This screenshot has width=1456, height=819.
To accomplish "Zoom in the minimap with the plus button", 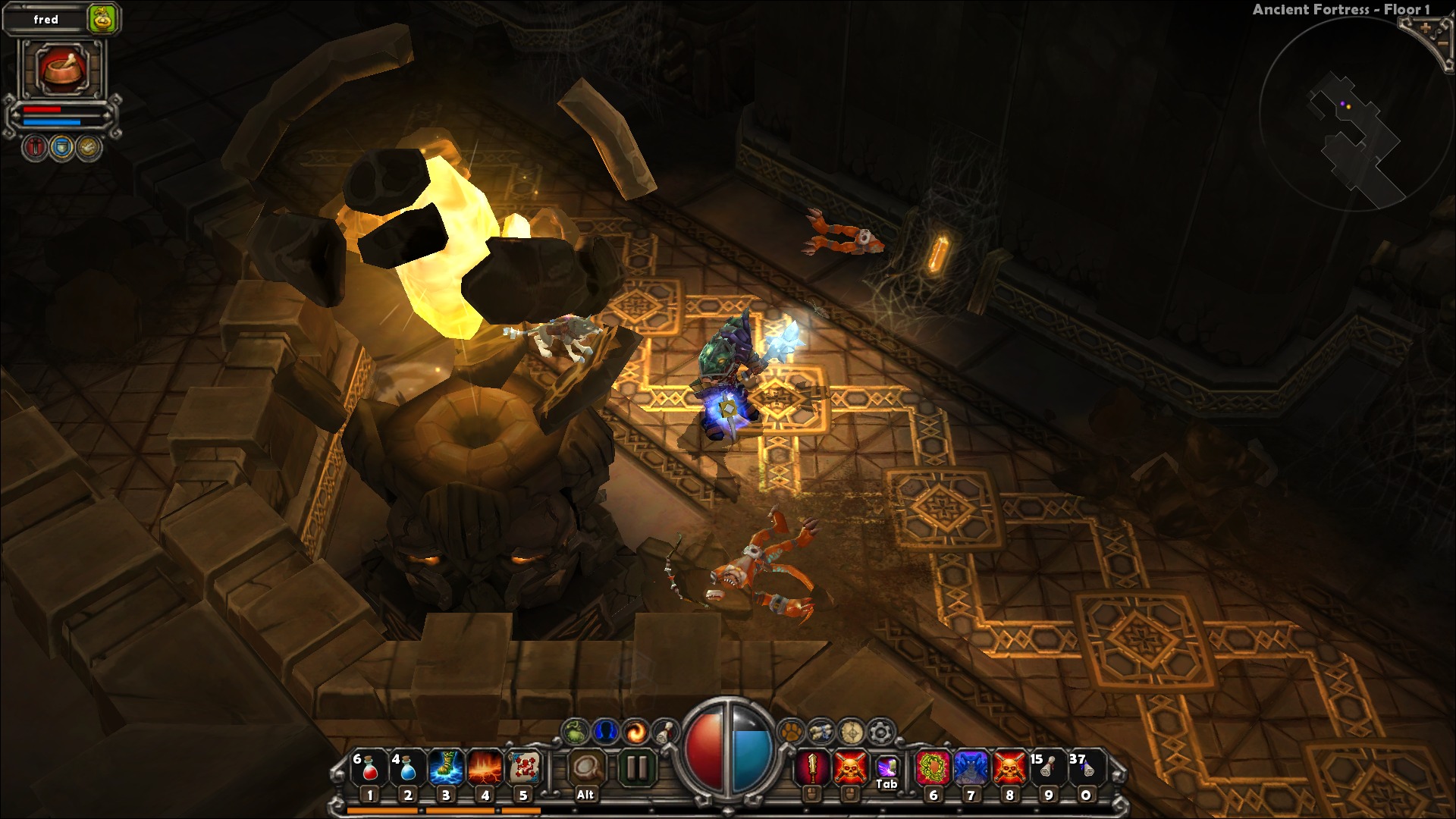I will 1426,28.
